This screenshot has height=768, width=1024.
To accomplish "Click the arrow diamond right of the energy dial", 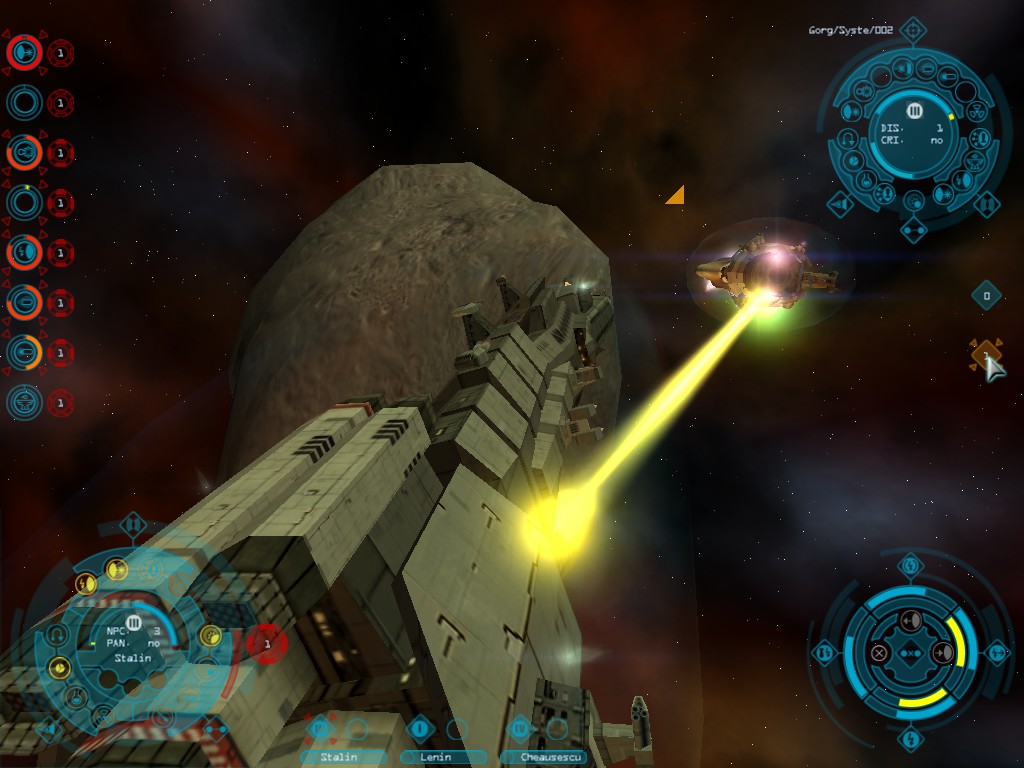I will (997, 653).
